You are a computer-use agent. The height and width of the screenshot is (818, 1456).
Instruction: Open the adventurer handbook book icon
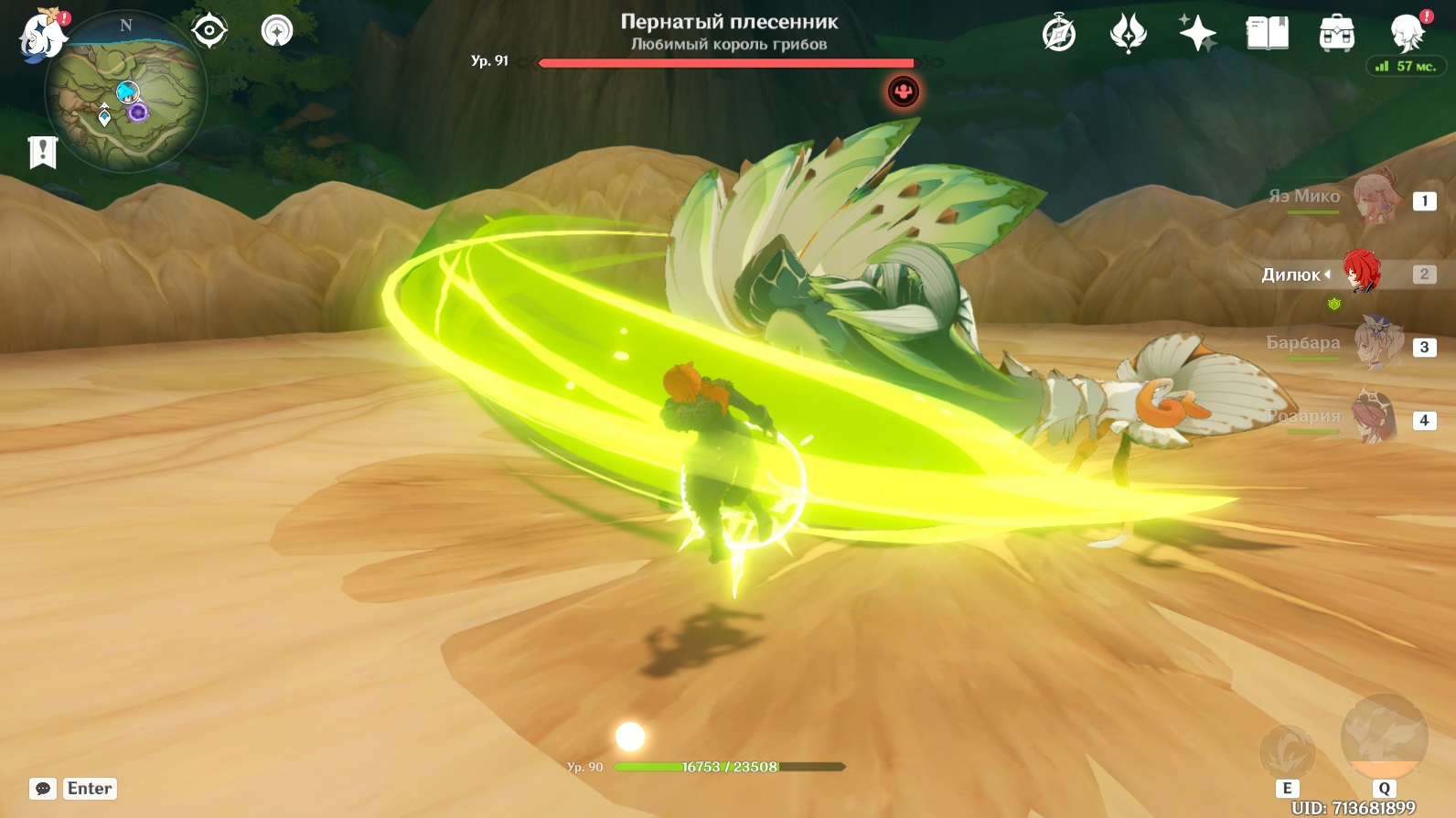(1267, 34)
